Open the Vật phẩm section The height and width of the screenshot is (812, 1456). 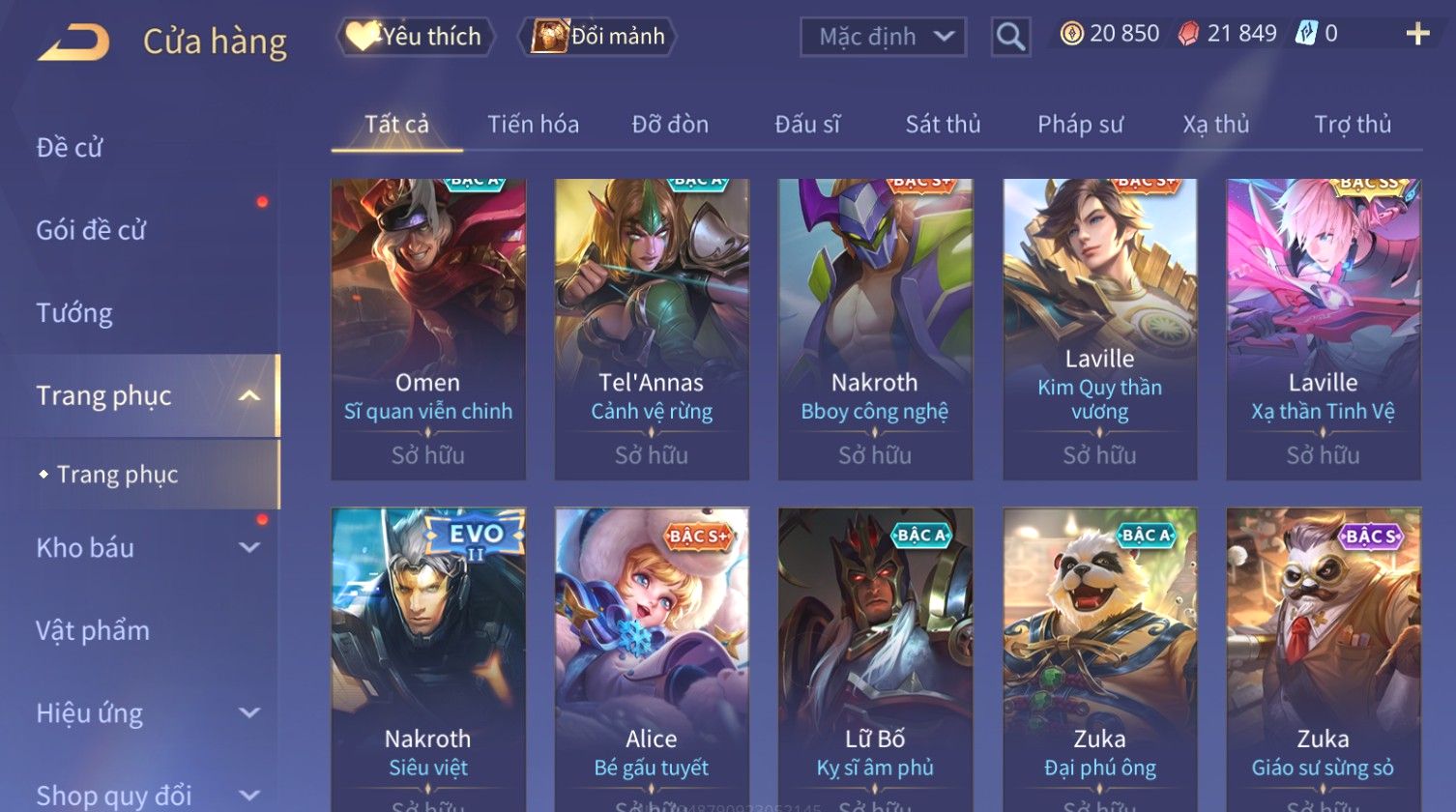pyautogui.click(x=93, y=631)
